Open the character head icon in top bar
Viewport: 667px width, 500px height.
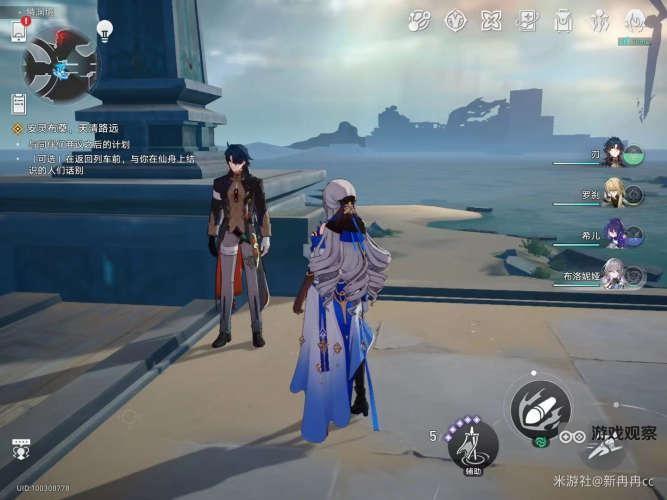635,20
